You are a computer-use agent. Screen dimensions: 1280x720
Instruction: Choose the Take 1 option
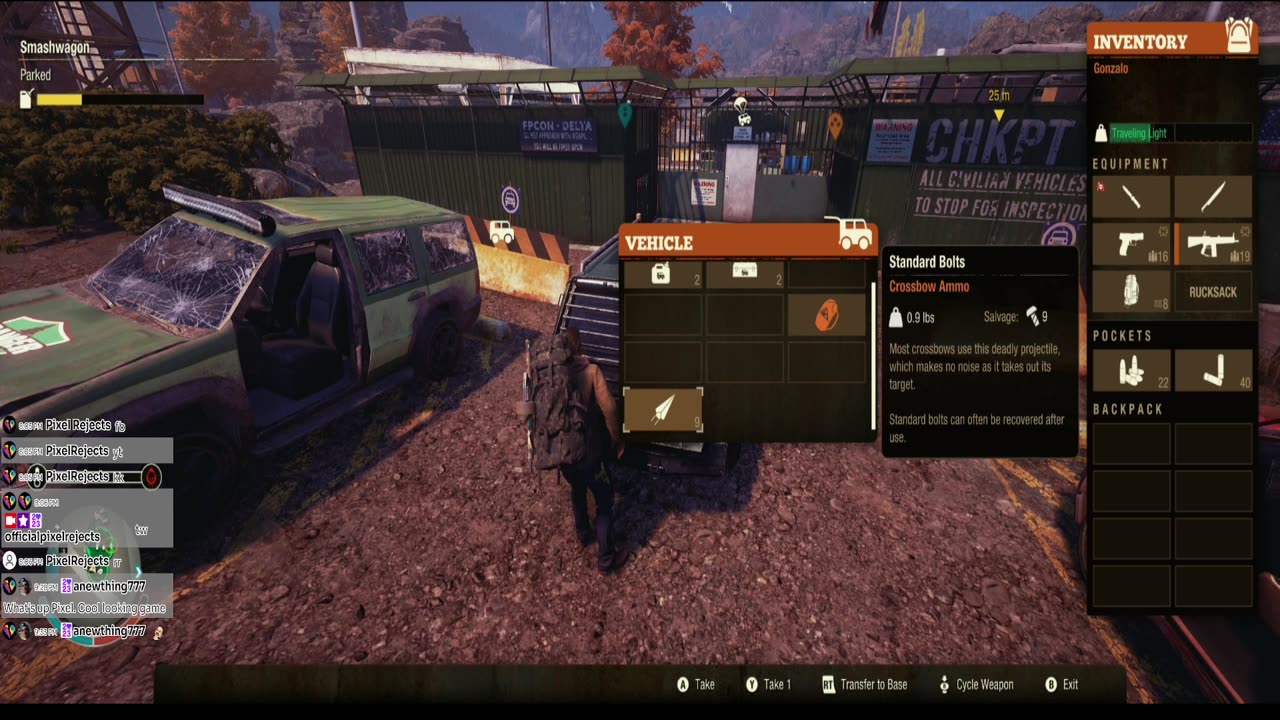[x=768, y=685]
